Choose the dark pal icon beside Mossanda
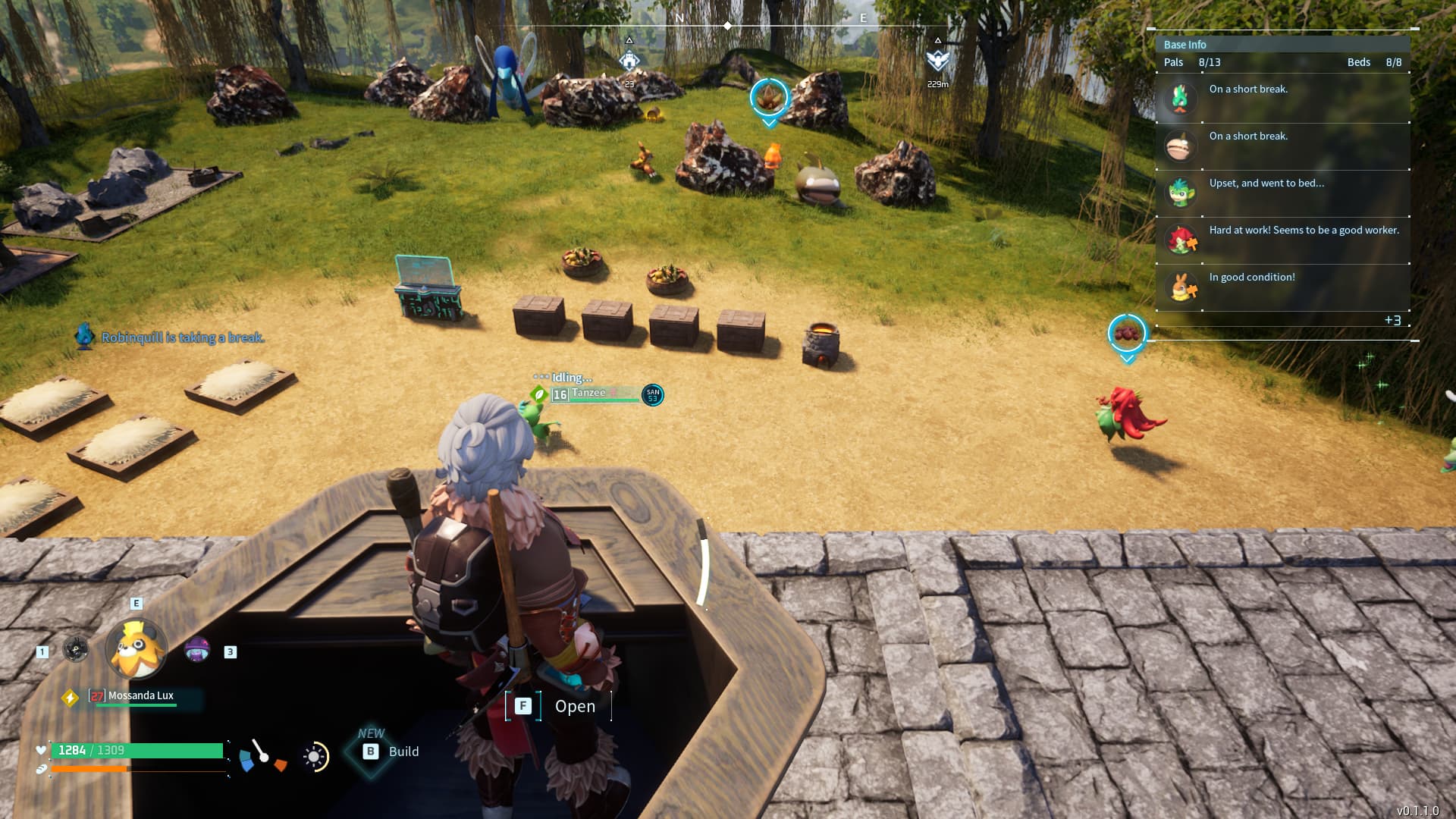Image resolution: width=1456 pixels, height=819 pixels. tap(76, 649)
